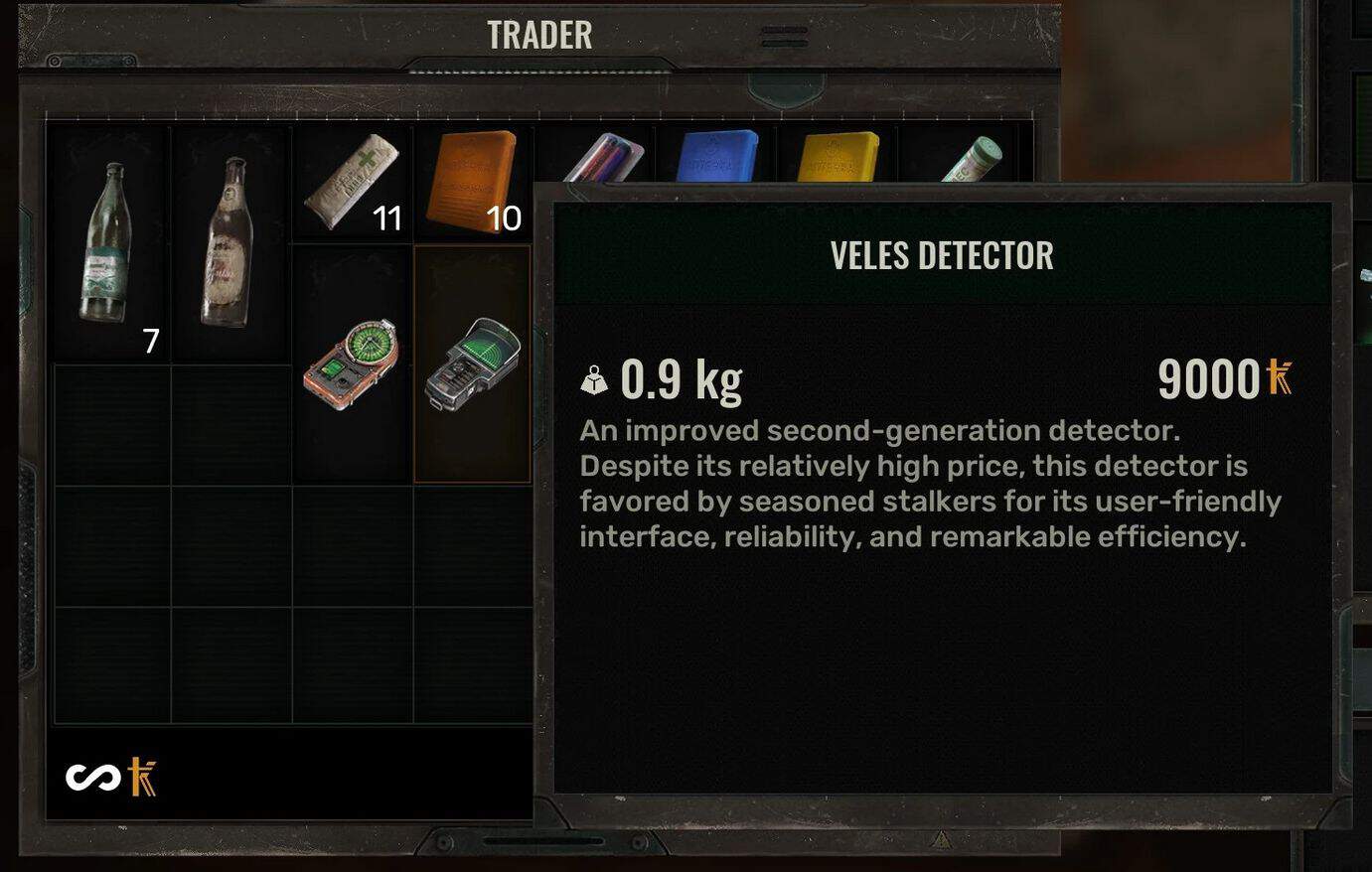This screenshot has height=872, width=1372.
Task: Select the yellow scientist medkit box
Action: (x=838, y=154)
